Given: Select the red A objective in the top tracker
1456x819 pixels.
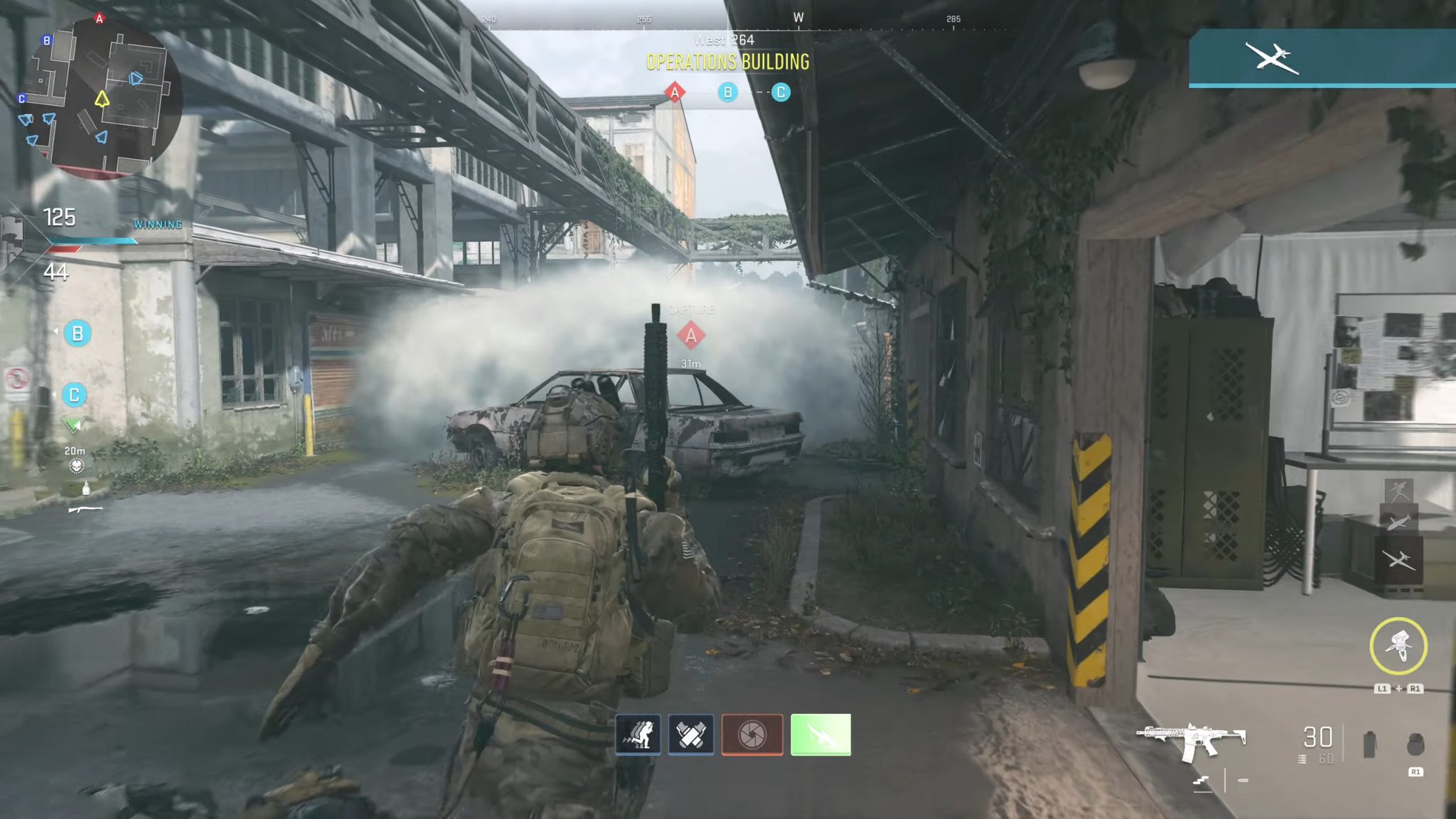Looking at the screenshot, I should 675,92.
